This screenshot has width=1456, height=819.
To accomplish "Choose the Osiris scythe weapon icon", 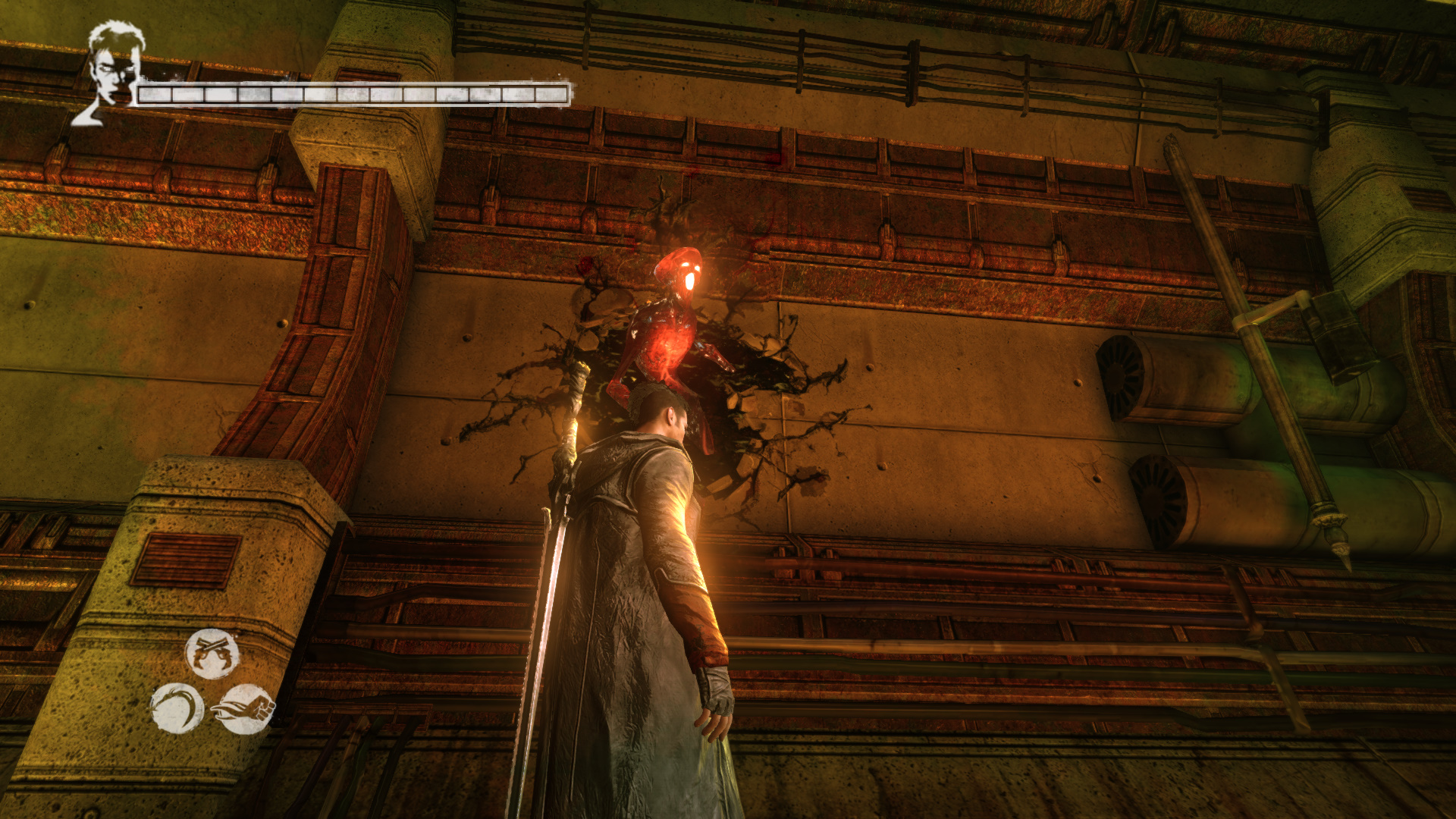I will point(177,708).
